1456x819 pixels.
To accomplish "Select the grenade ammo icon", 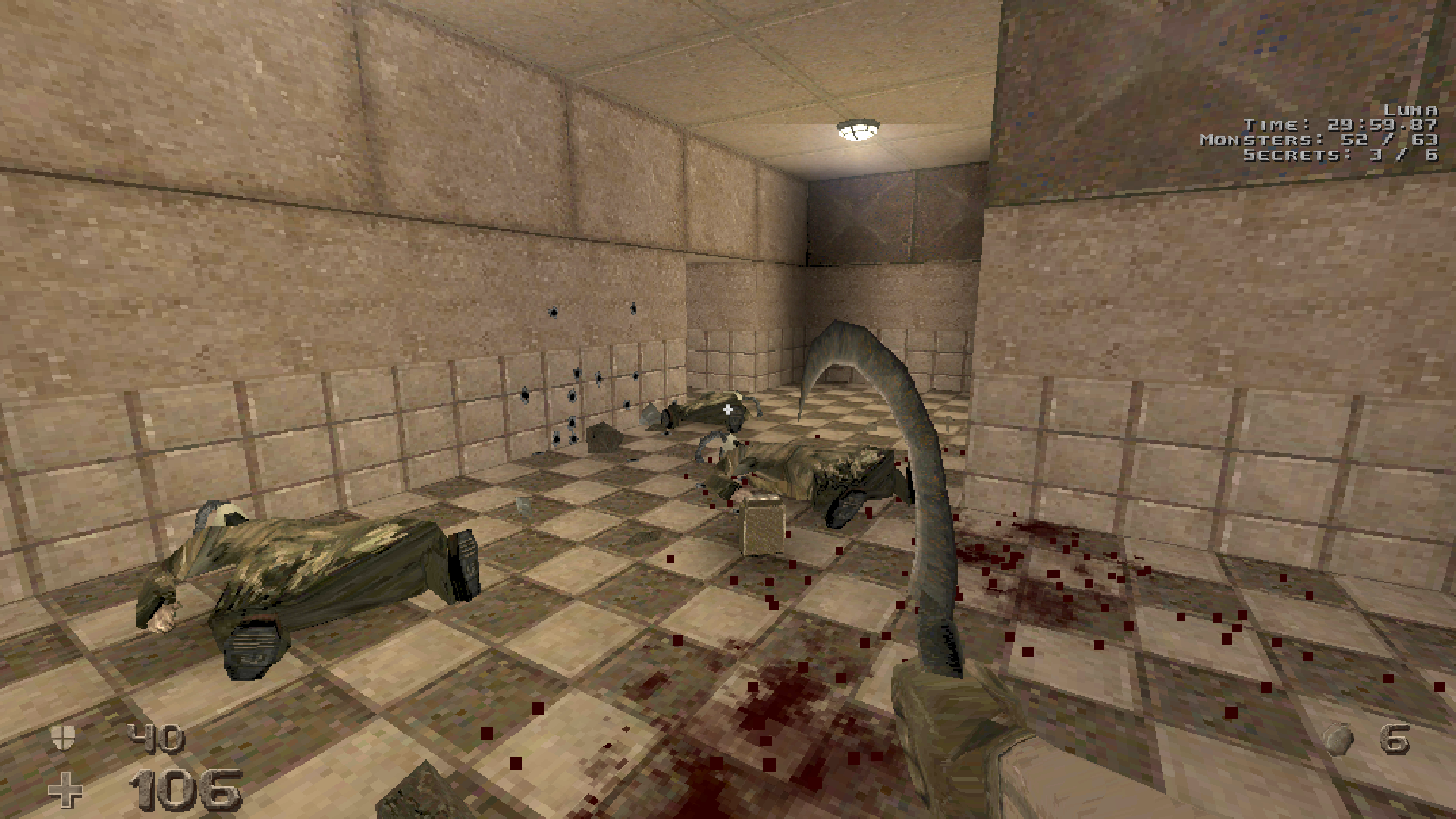I will [x=1338, y=738].
